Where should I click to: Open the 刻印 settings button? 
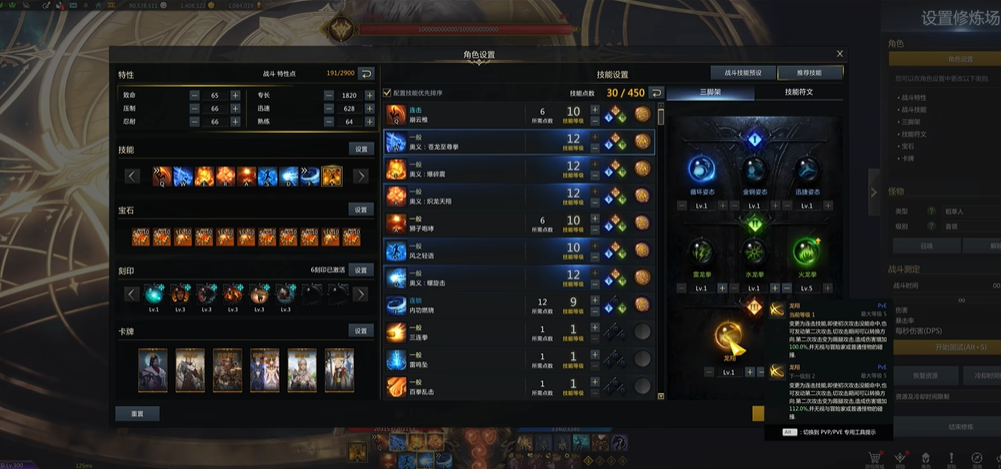coord(361,270)
